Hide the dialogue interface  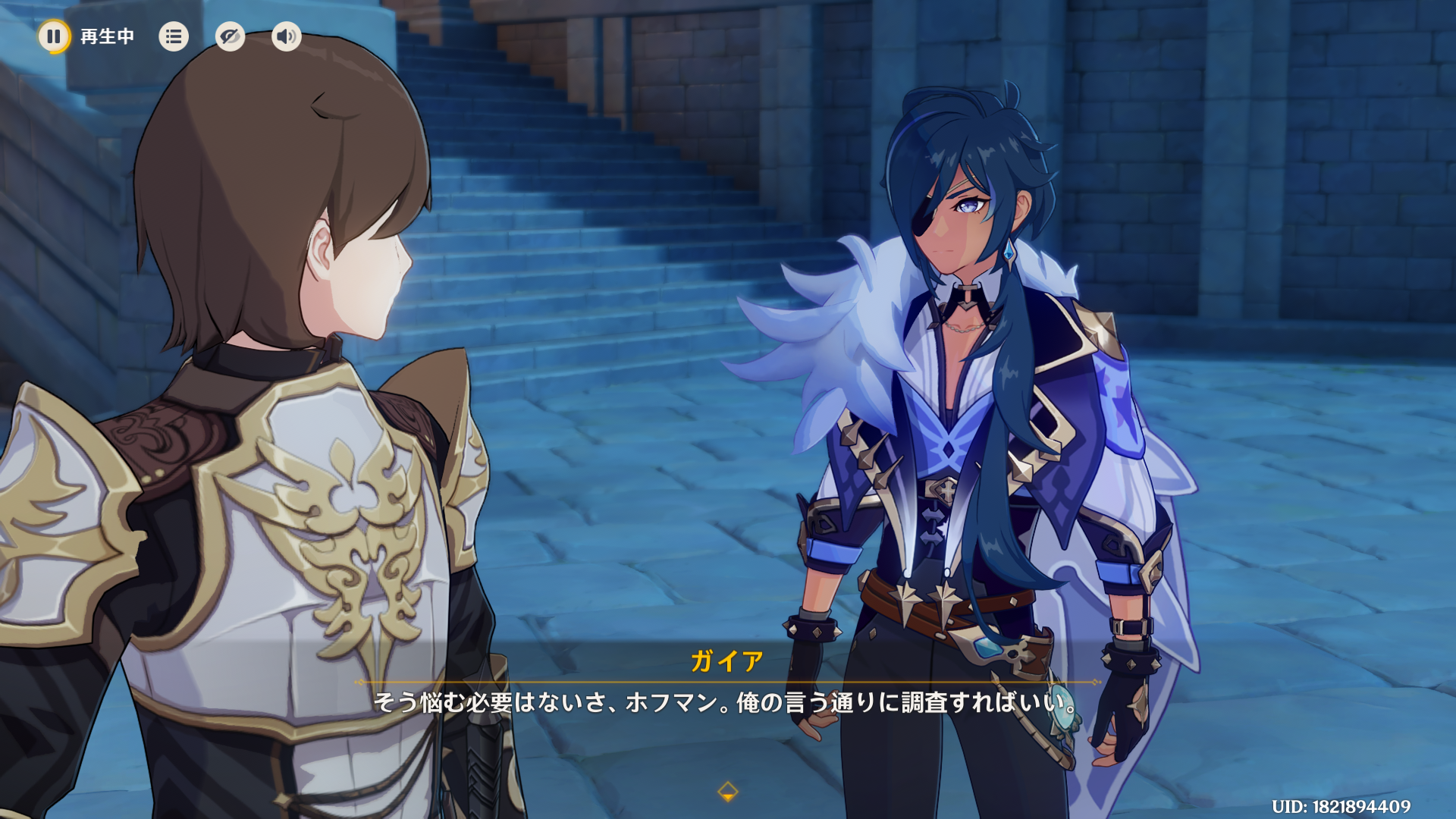click(x=230, y=36)
